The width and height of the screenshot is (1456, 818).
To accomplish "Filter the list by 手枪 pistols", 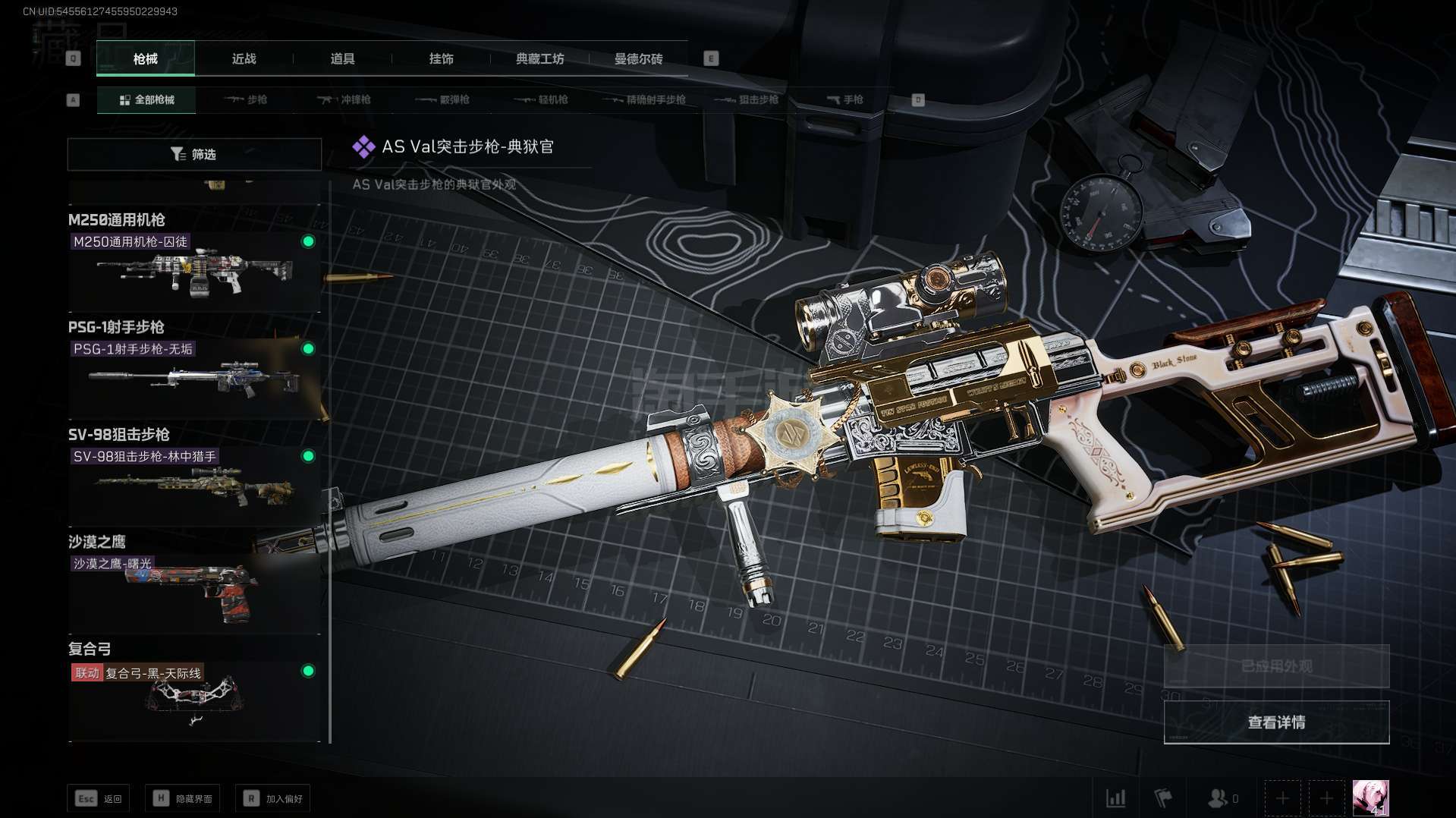I will coord(845,100).
